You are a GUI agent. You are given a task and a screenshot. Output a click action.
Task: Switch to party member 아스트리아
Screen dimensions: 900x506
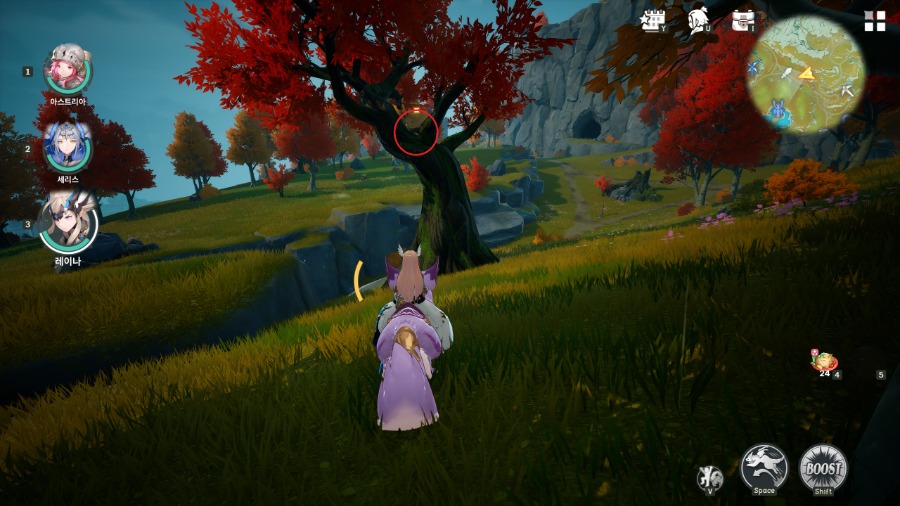pos(68,69)
